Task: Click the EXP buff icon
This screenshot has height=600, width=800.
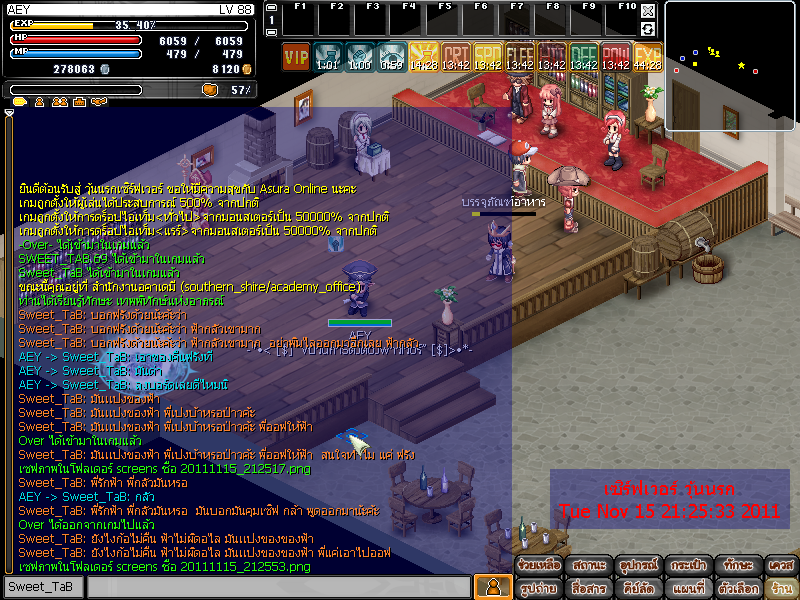Action: tap(647, 56)
